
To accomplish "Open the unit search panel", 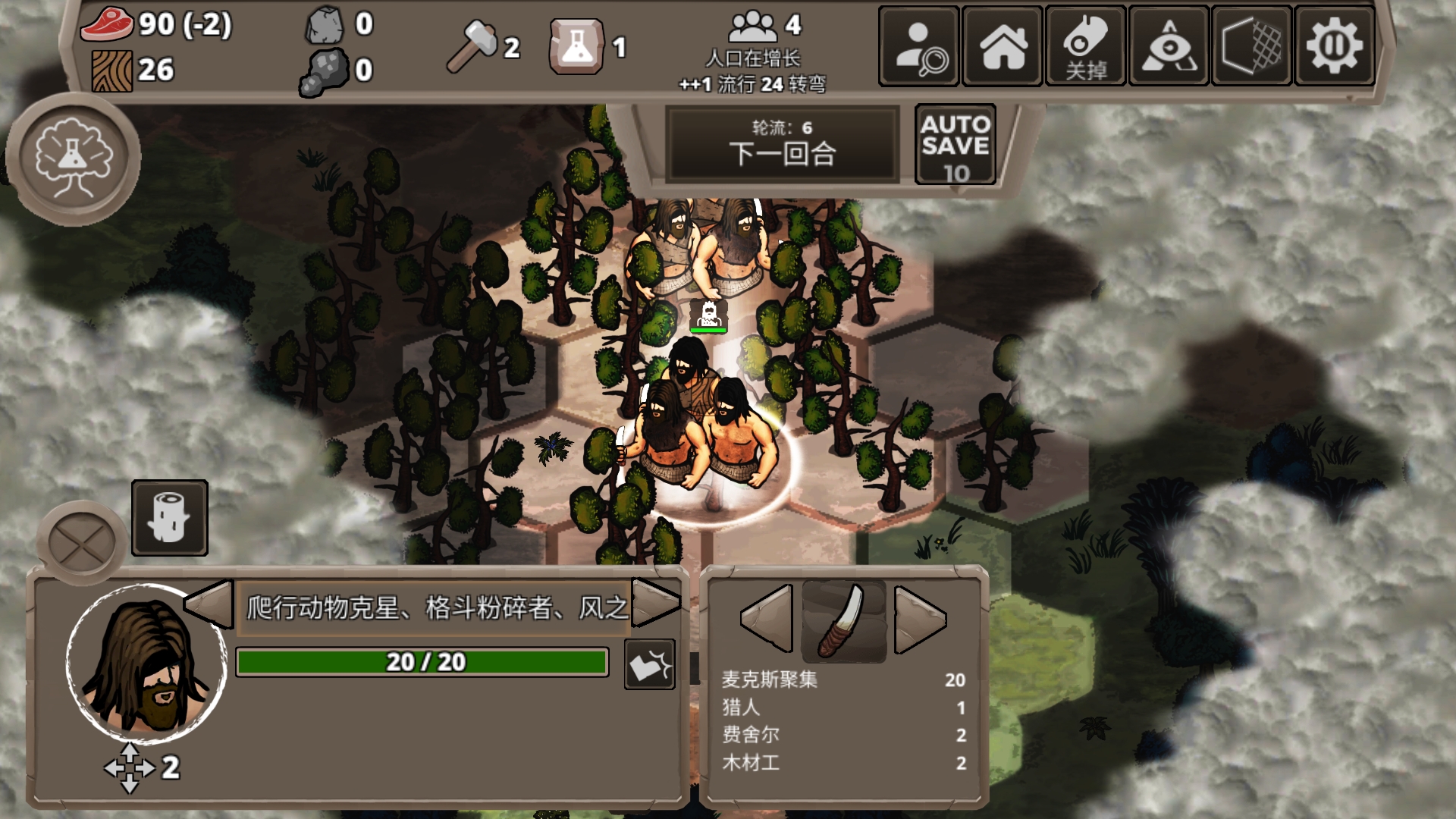I will (919, 47).
